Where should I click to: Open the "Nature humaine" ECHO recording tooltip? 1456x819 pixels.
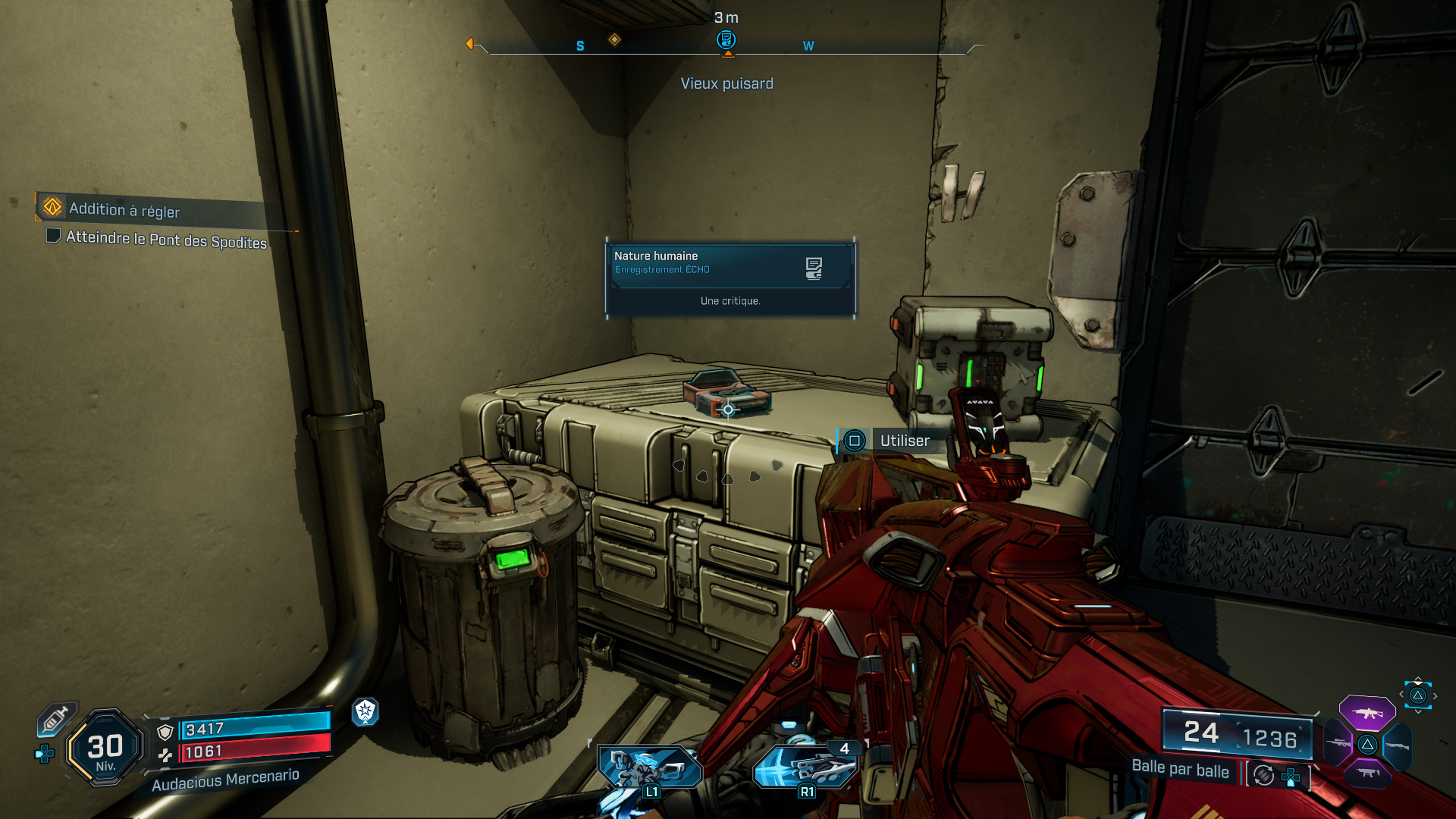(x=730, y=278)
